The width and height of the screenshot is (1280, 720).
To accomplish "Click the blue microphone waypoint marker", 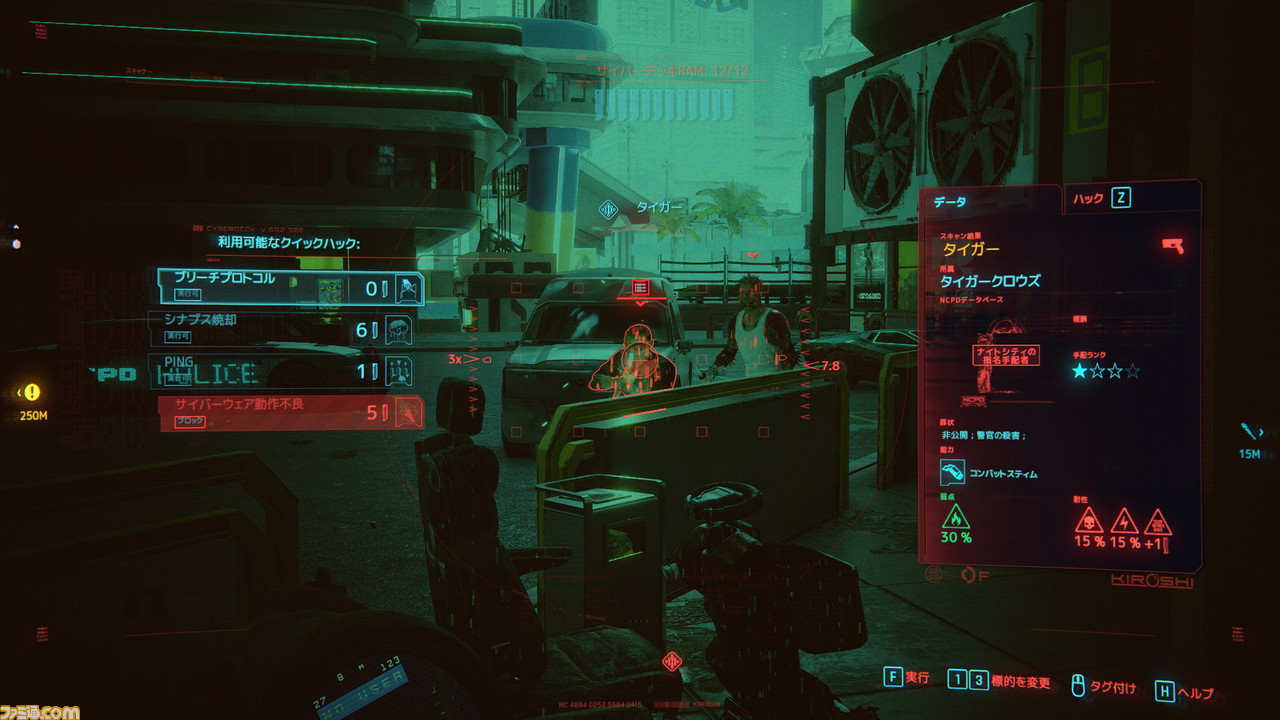I will (1249, 431).
